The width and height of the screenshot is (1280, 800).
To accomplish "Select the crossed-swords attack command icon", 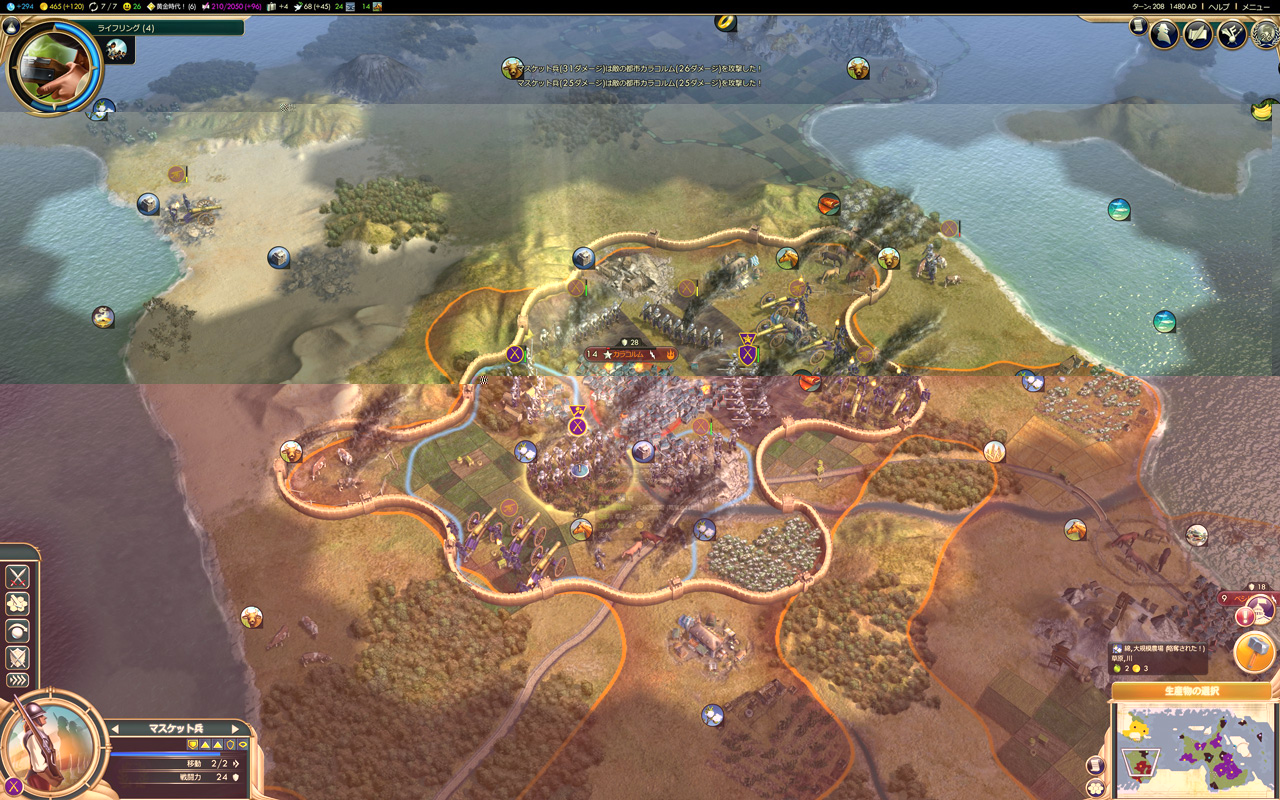I will [16, 576].
